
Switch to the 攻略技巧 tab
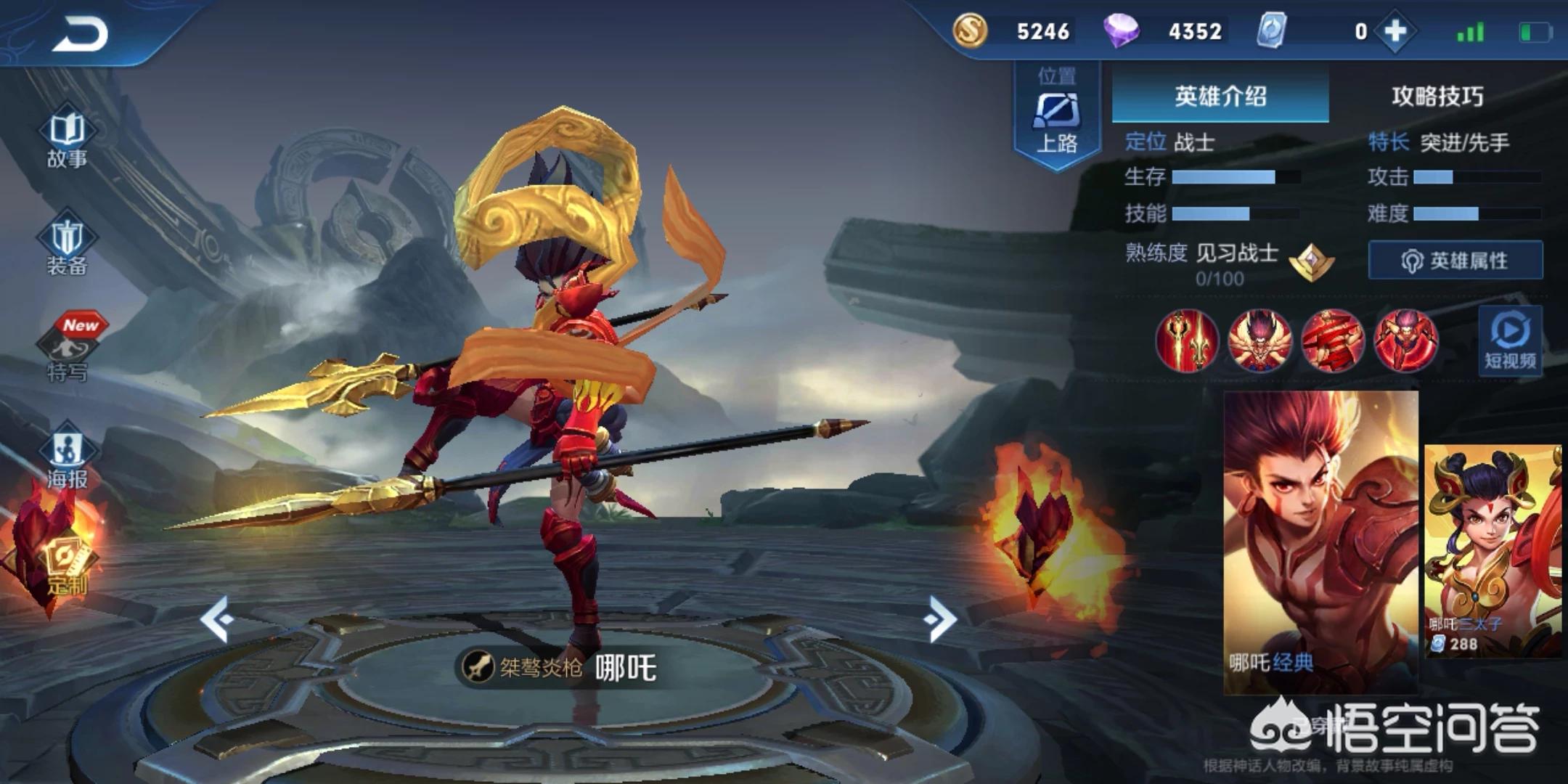1437,96
